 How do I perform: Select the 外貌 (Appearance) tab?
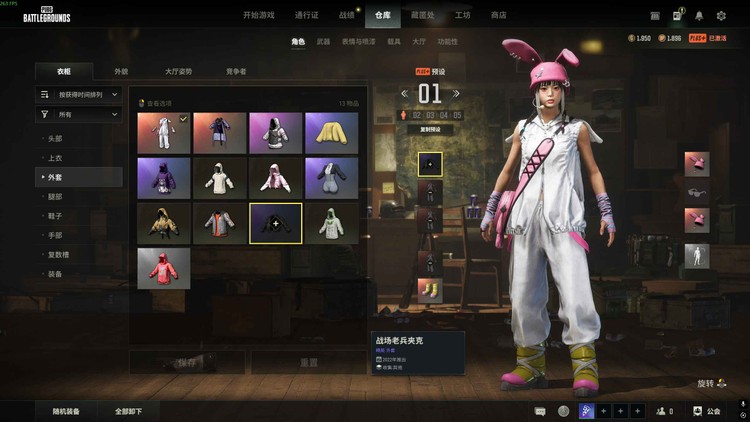pos(121,72)
